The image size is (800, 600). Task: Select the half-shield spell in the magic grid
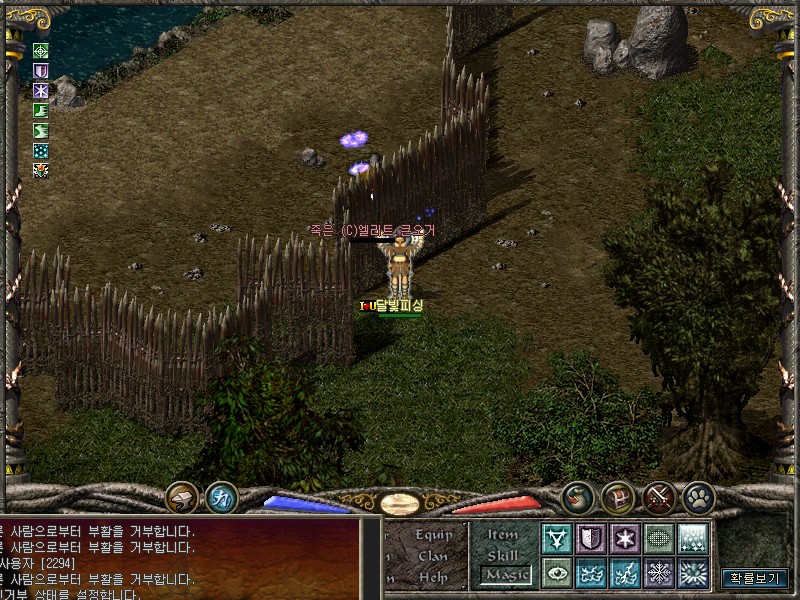tap(591, 539)
